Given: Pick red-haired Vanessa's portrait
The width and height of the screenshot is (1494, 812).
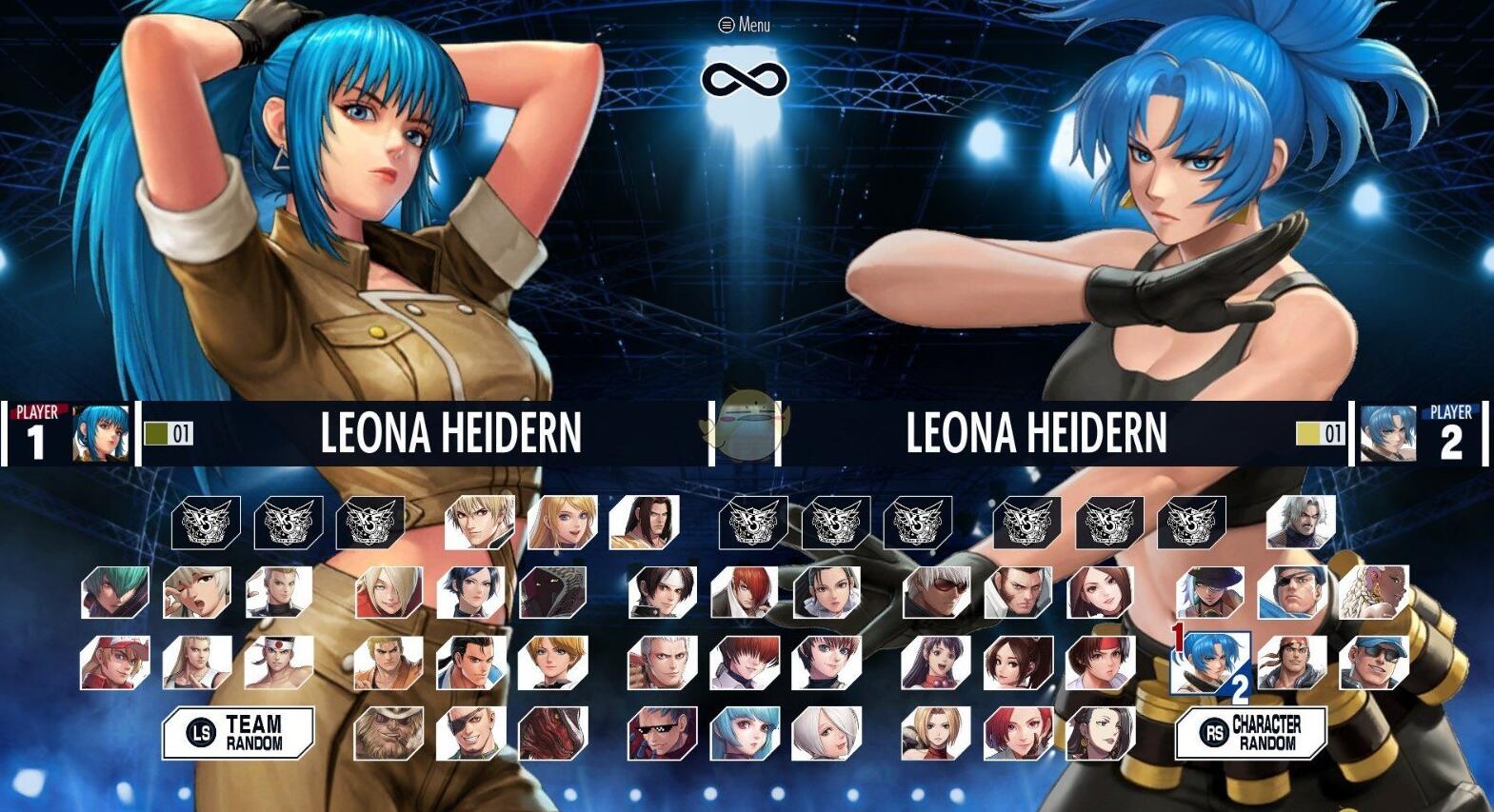Looking at the screenshot, I should pyautogui.click(x=1018, y=734).
